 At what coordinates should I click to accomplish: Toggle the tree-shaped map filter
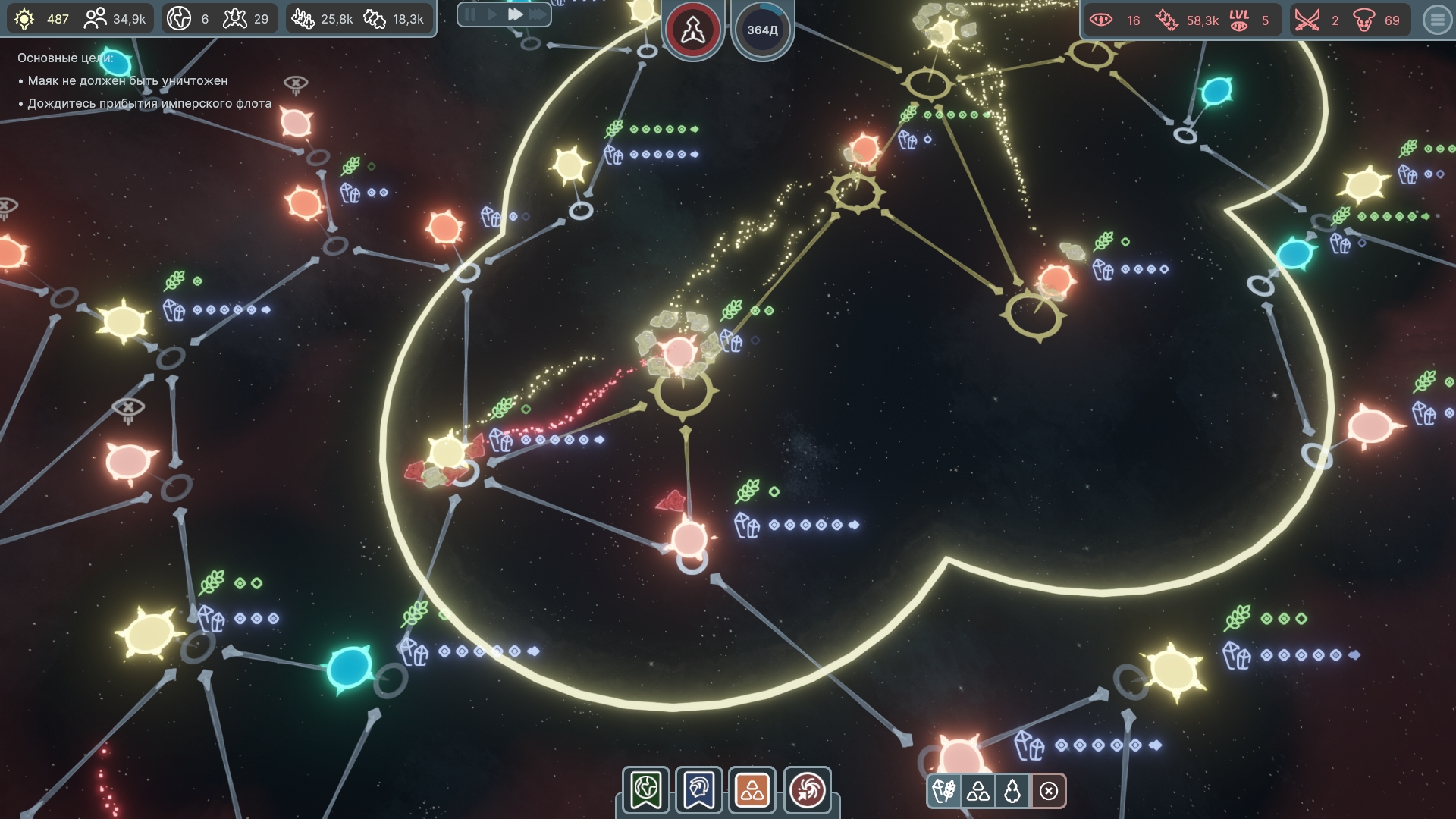[x=1012, y=792]
